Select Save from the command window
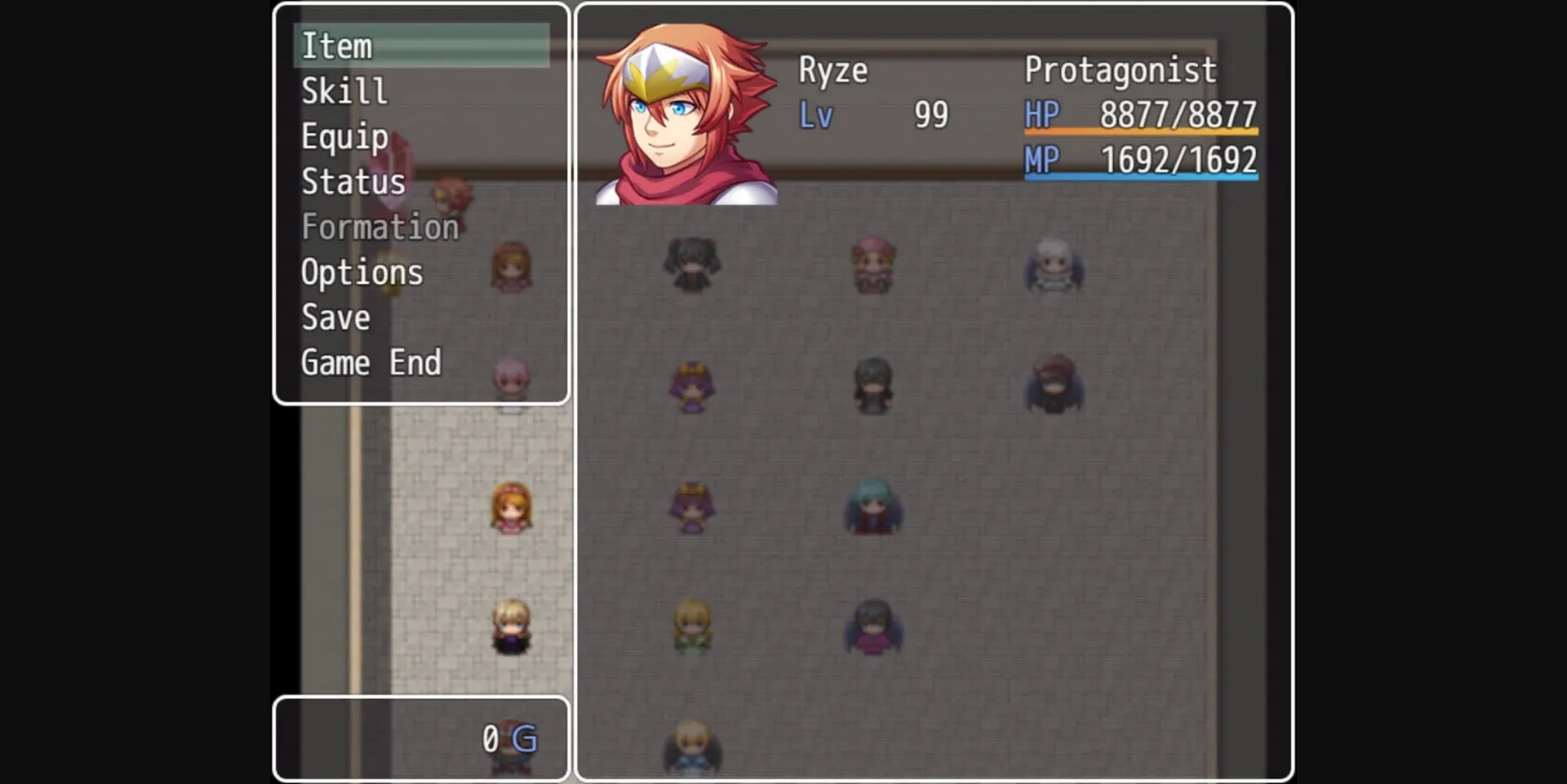Image resolution: width=1567 pixels, height=784 pixels. pos(335,317)
